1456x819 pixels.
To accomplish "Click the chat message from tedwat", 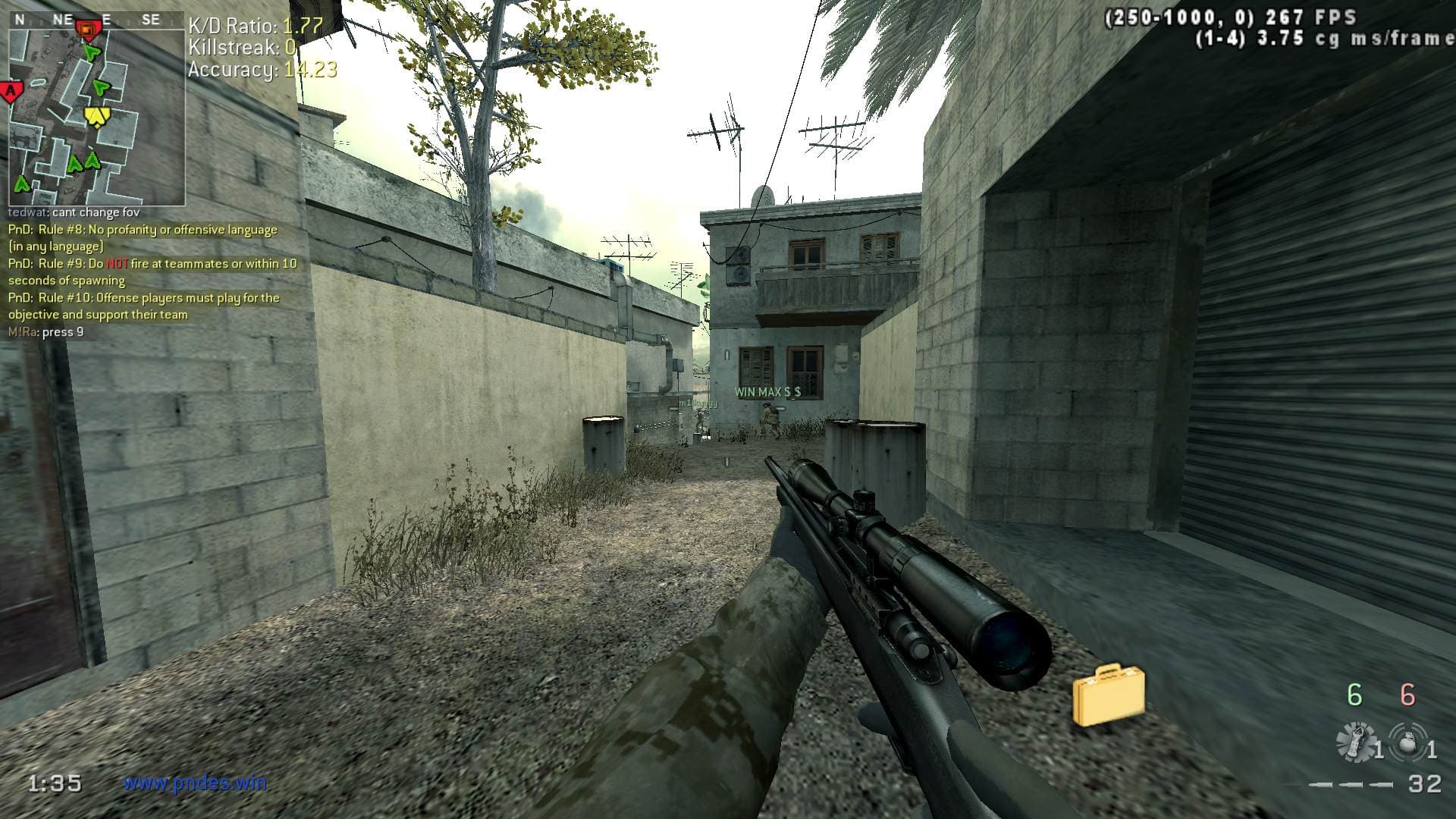I will point(74,213).
